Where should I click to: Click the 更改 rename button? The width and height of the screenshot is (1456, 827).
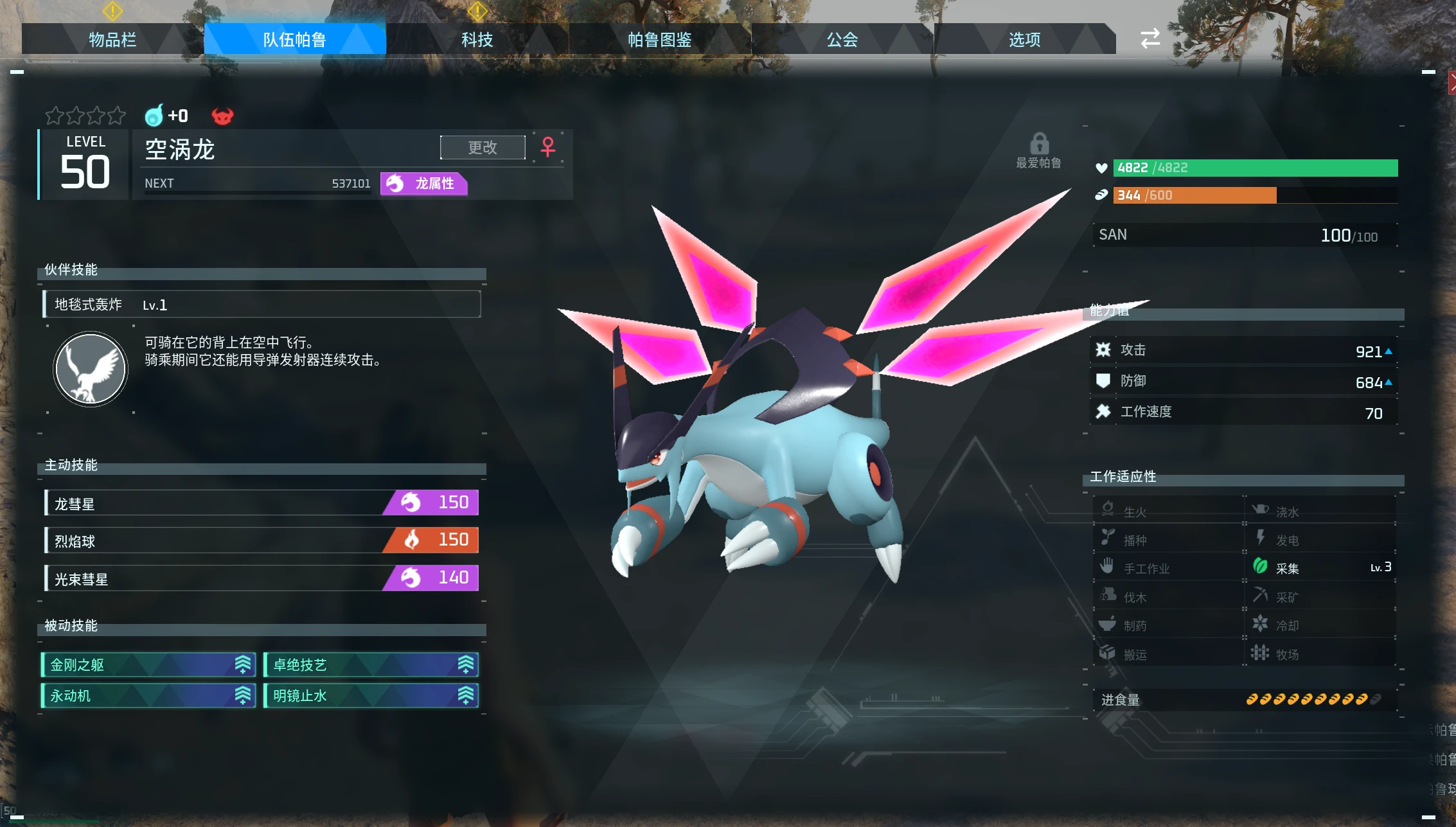coord(483,148)
